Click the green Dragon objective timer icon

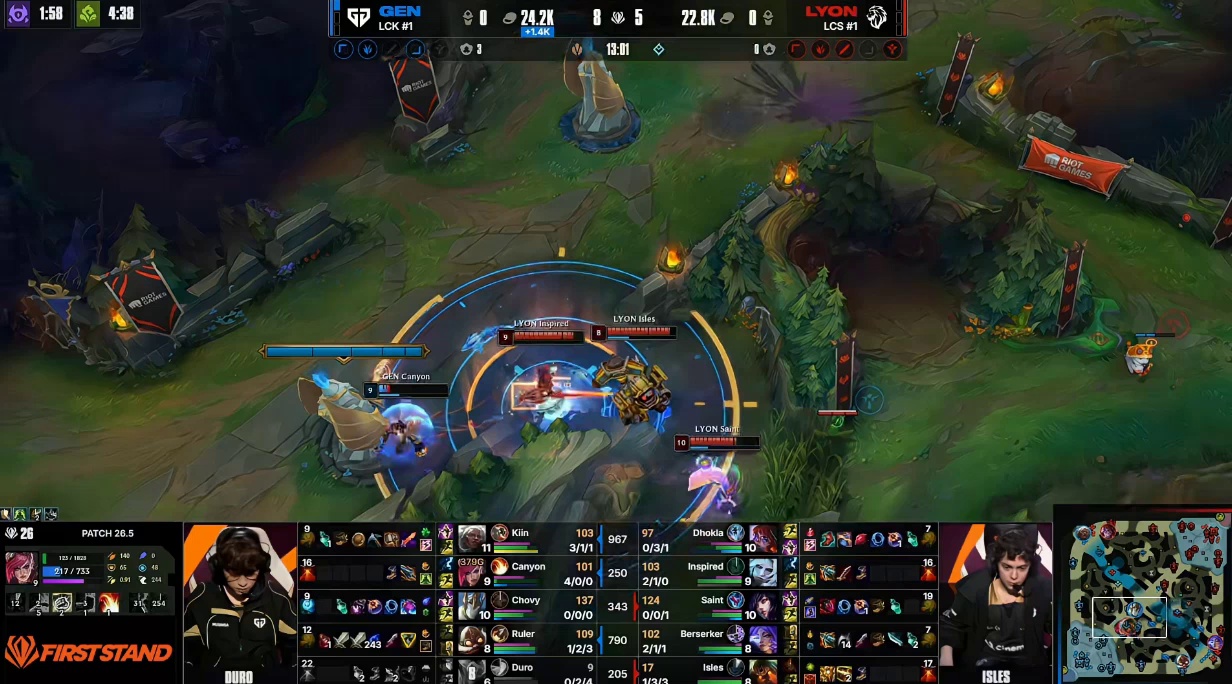tap(88, 14)
